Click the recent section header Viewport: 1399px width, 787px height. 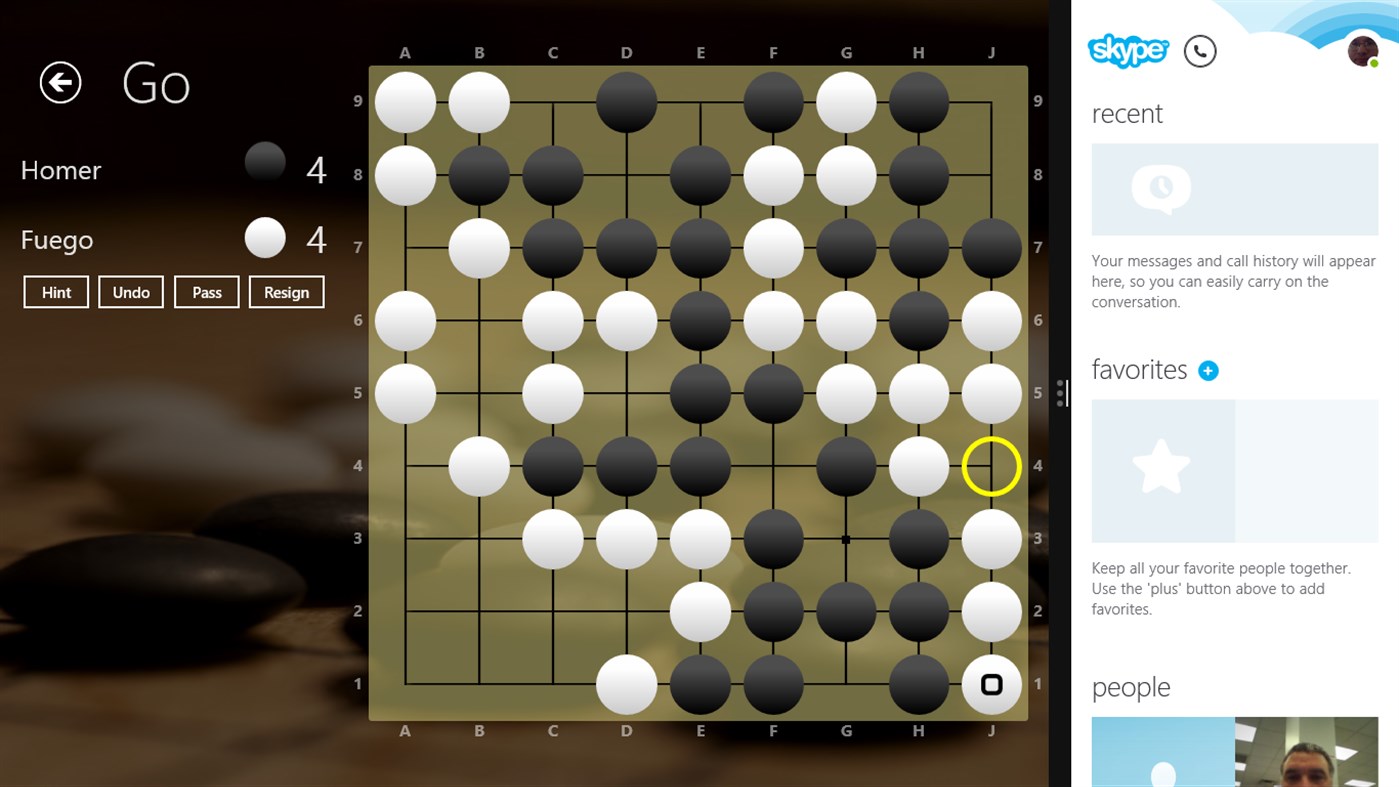(1127, 114)
